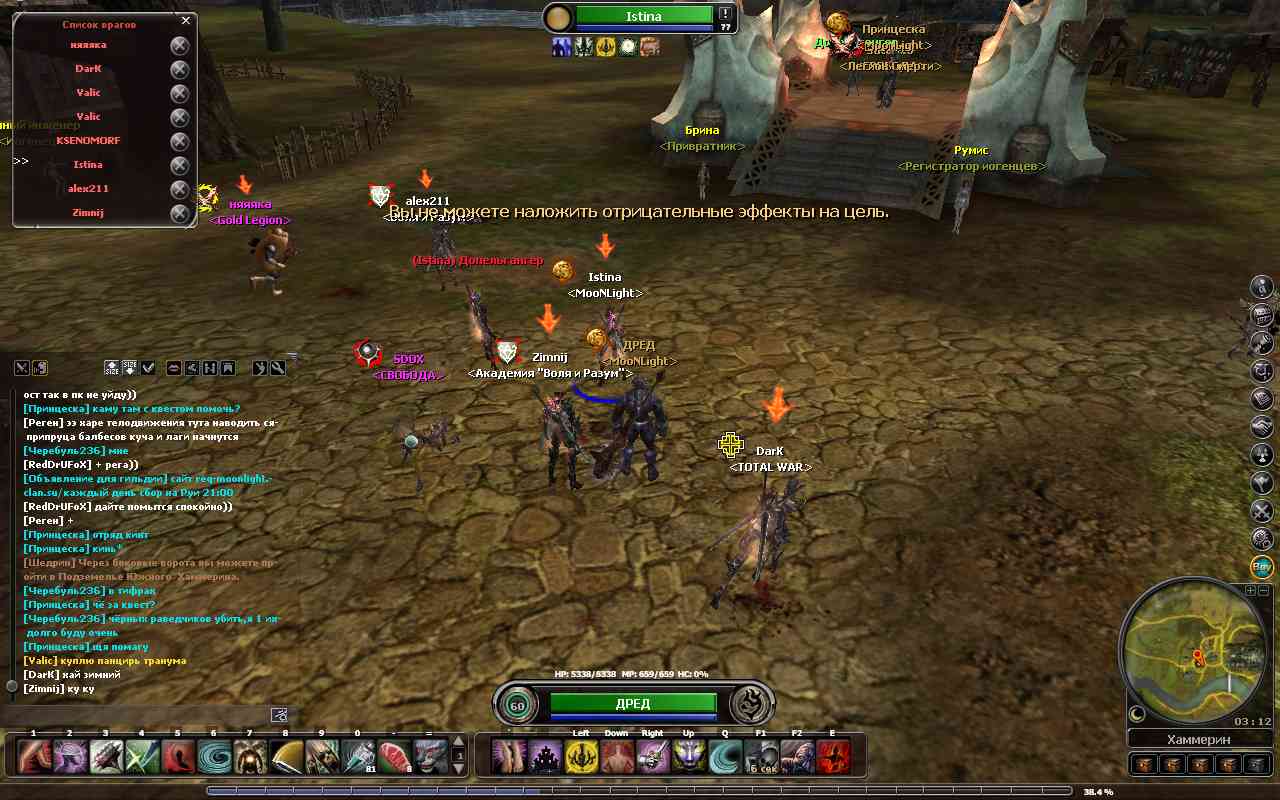Select Zimnij in the enemy list
Image resolution: width=1280 pixels, height=800 pixels.
[x=88, y=213]
